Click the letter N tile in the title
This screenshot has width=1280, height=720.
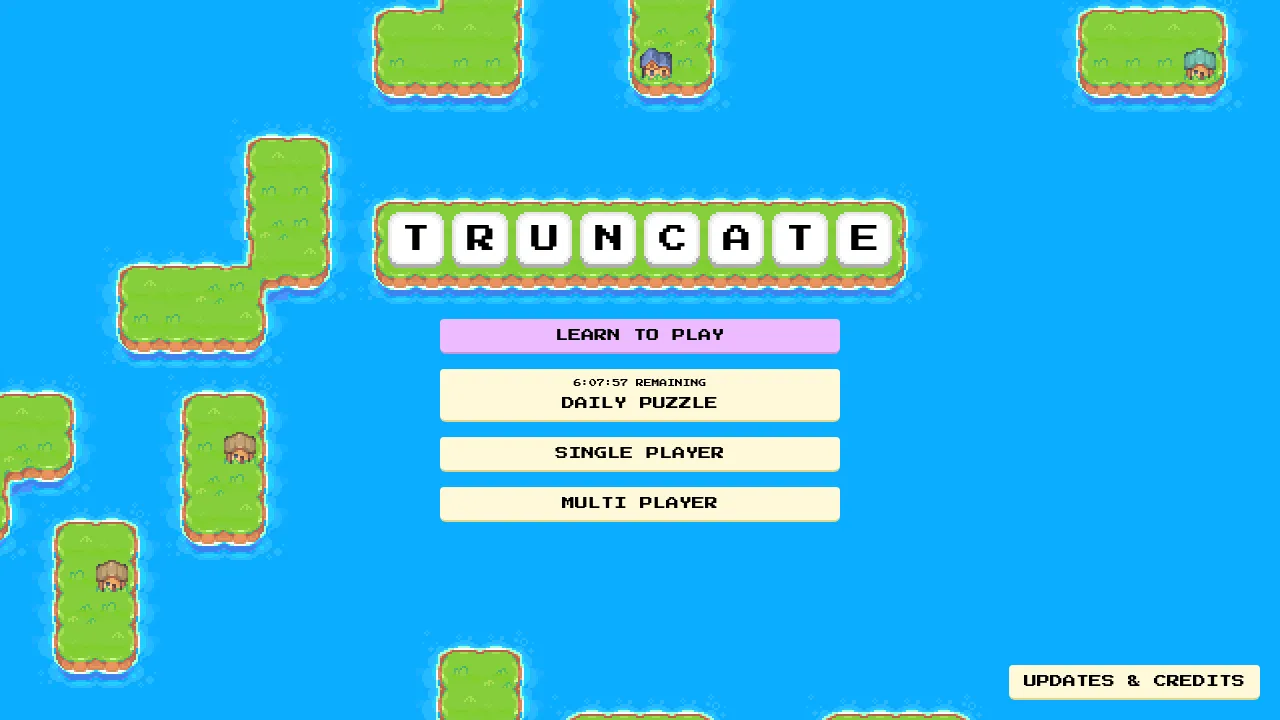[x=607, y=238]
